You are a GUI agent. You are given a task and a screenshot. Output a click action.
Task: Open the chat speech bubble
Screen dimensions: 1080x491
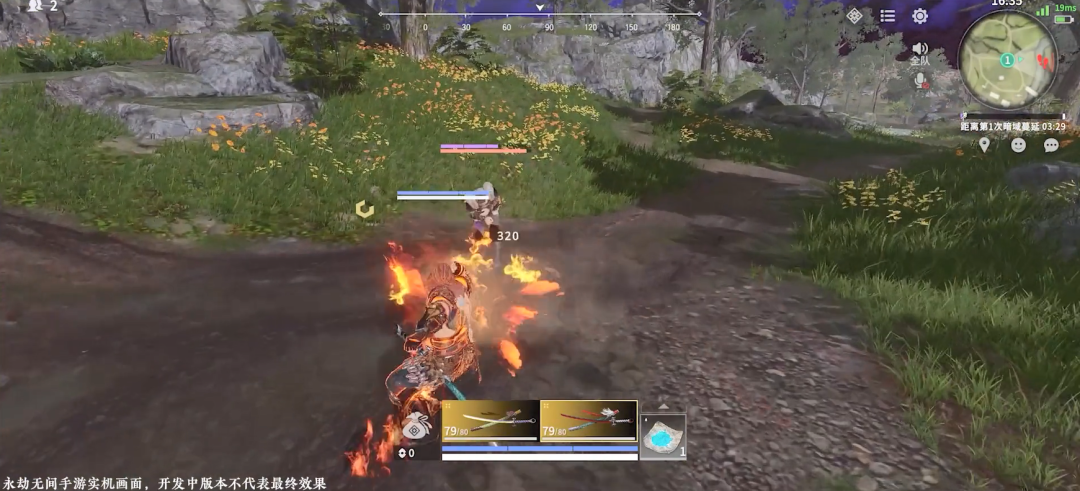(x=1051, y=145)
